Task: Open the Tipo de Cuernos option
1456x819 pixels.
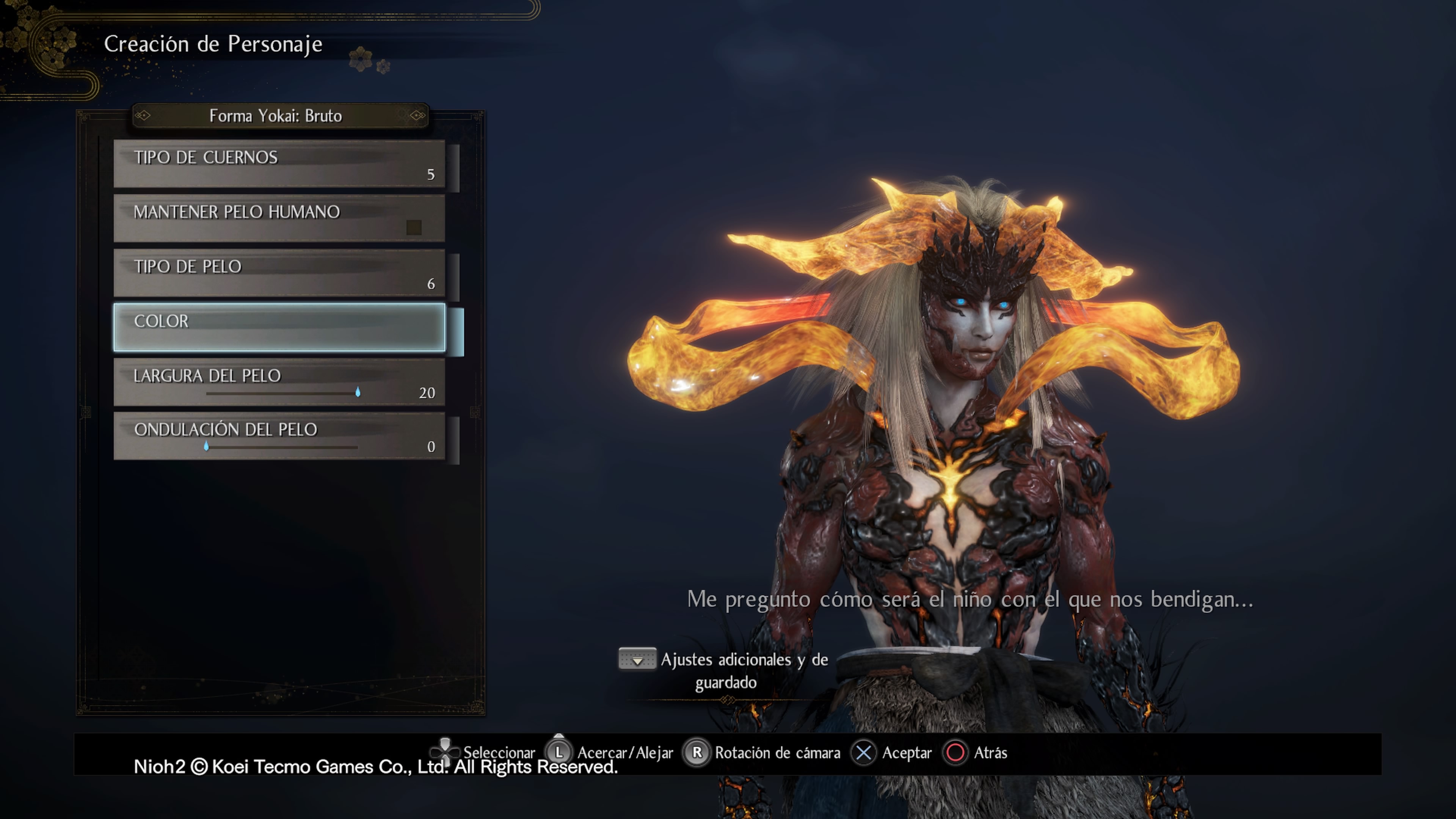Action: (x=279, y=164)
